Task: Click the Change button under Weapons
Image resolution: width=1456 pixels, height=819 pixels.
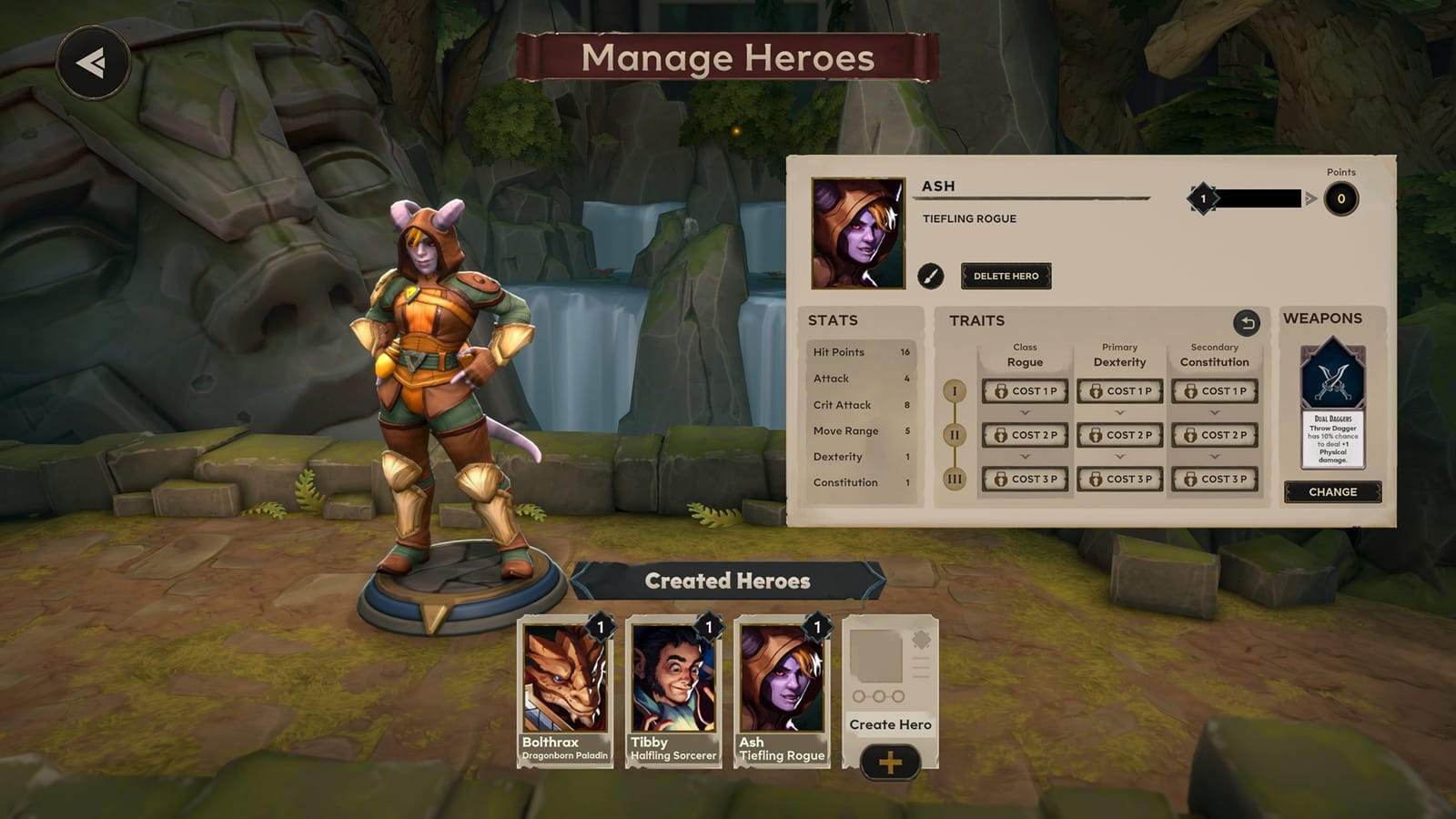Action: [x=1334, y=491]
